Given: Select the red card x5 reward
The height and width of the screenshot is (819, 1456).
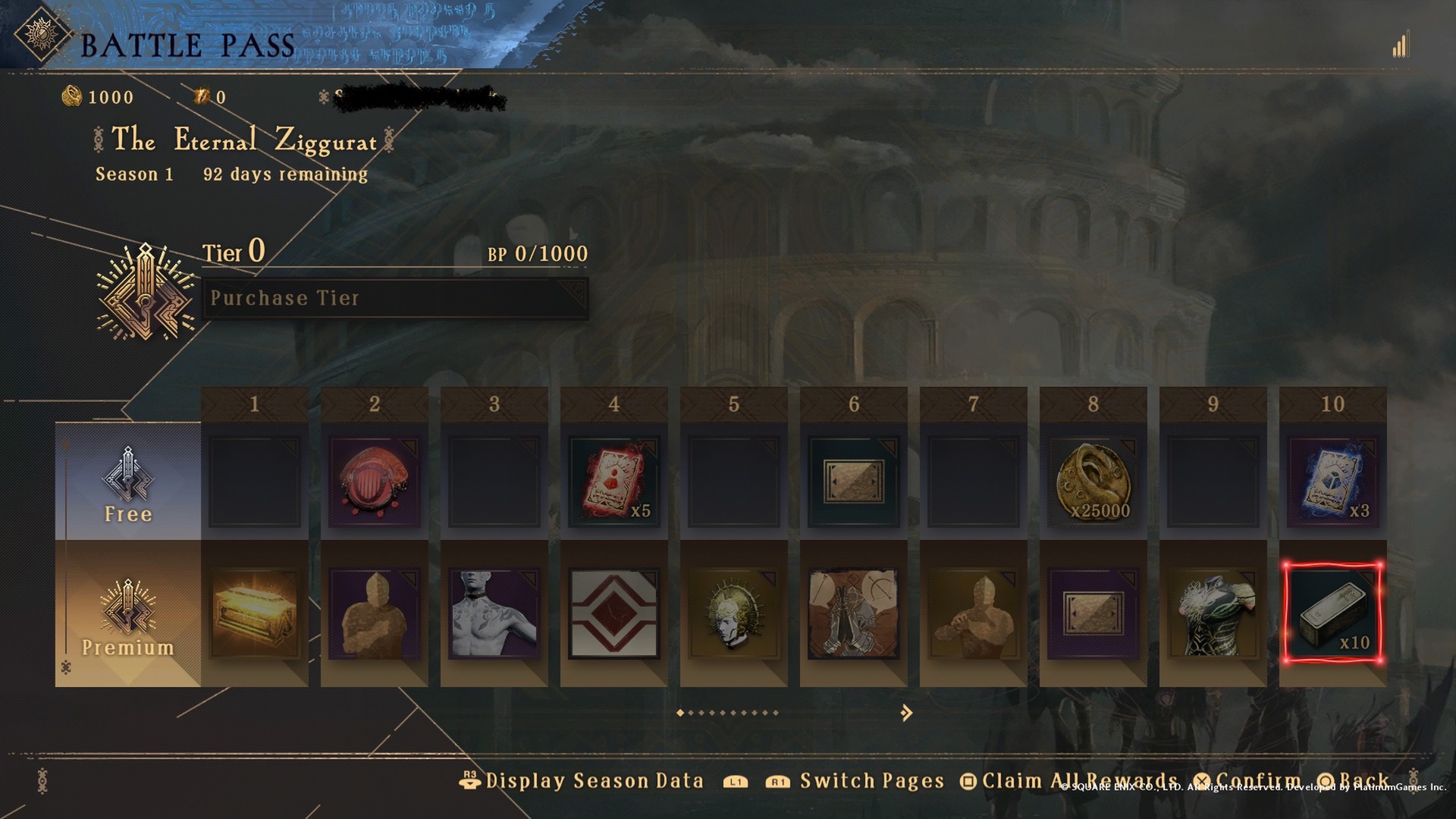Looking at the screenshot, I should [x=614, y=482].
